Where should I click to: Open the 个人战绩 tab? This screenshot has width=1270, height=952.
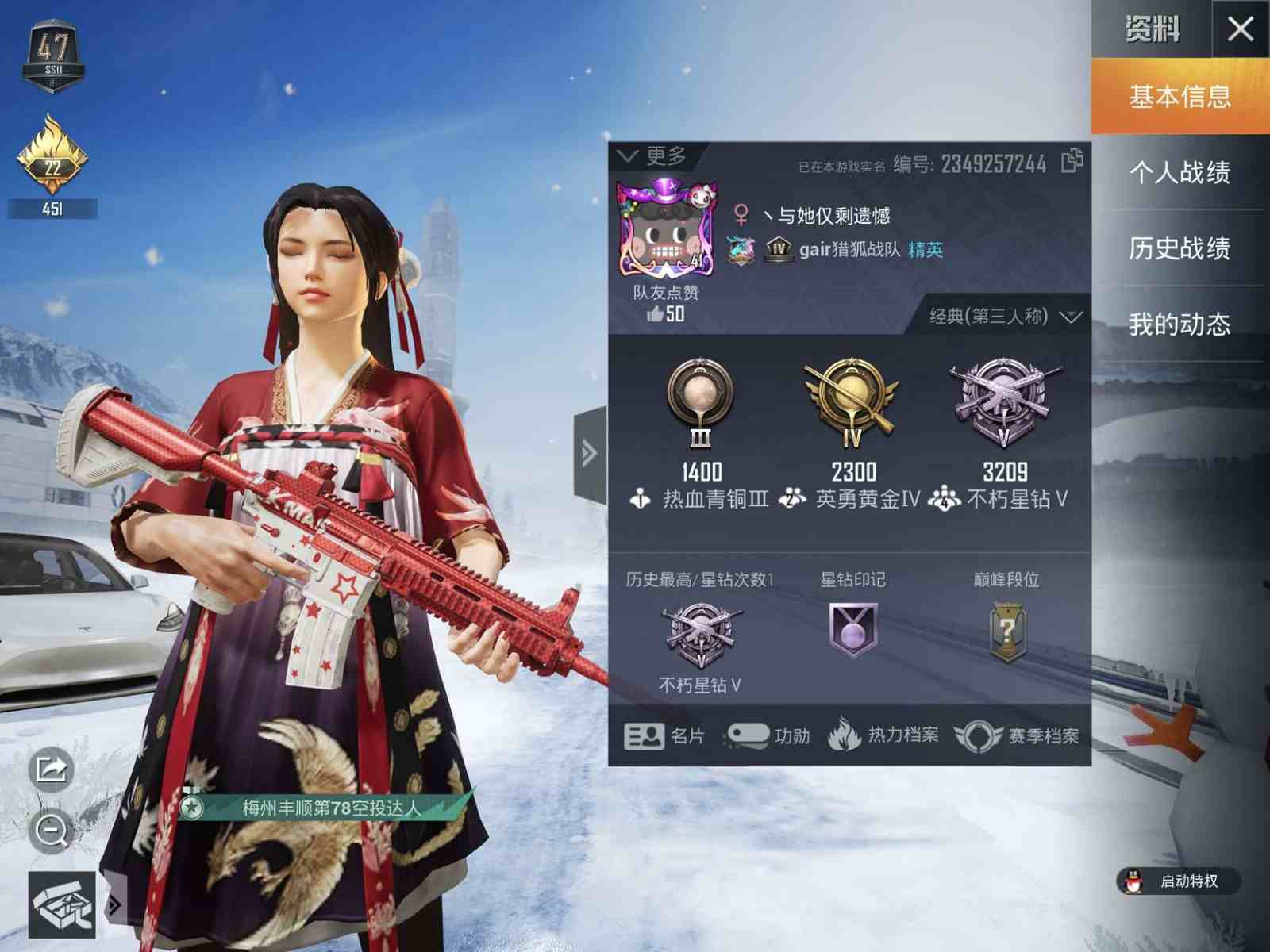(1180, 172)
